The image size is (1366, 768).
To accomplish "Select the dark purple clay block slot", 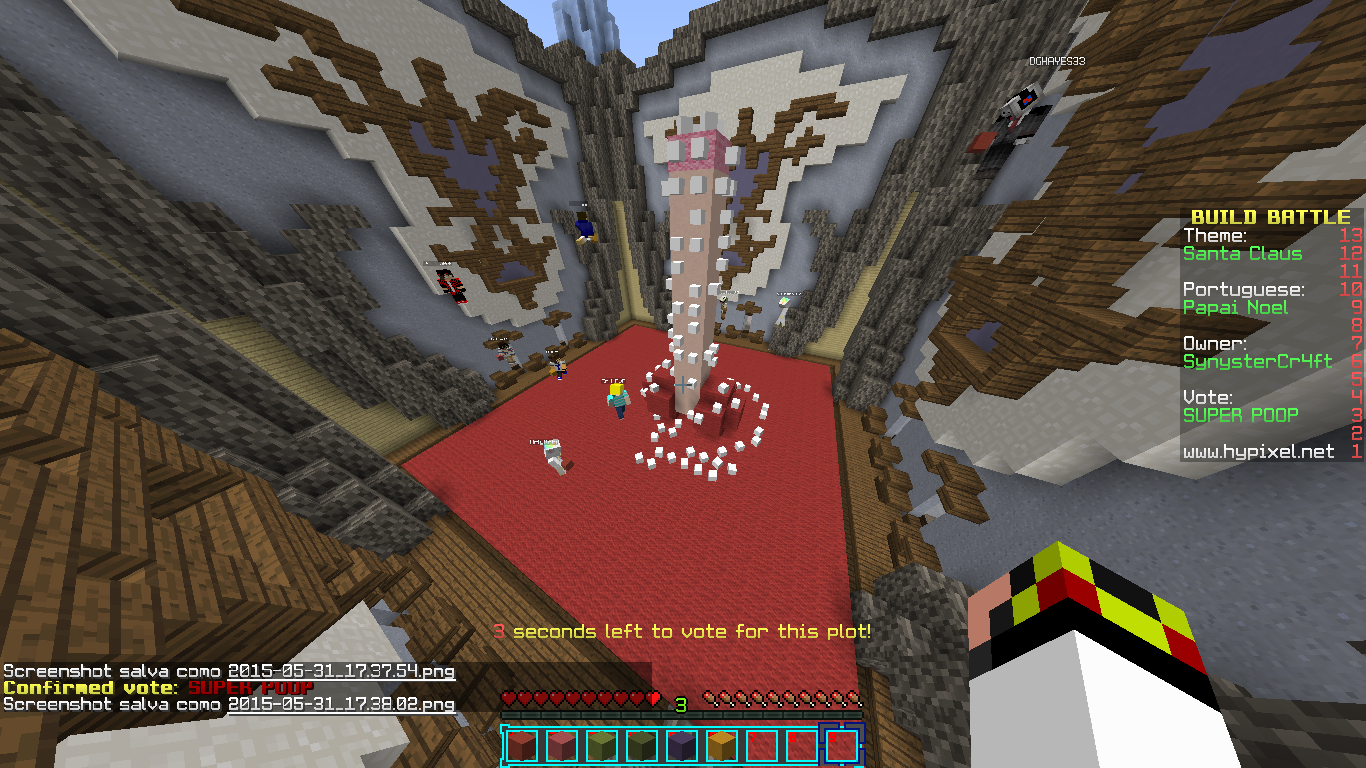I will [x=681, y=746].
